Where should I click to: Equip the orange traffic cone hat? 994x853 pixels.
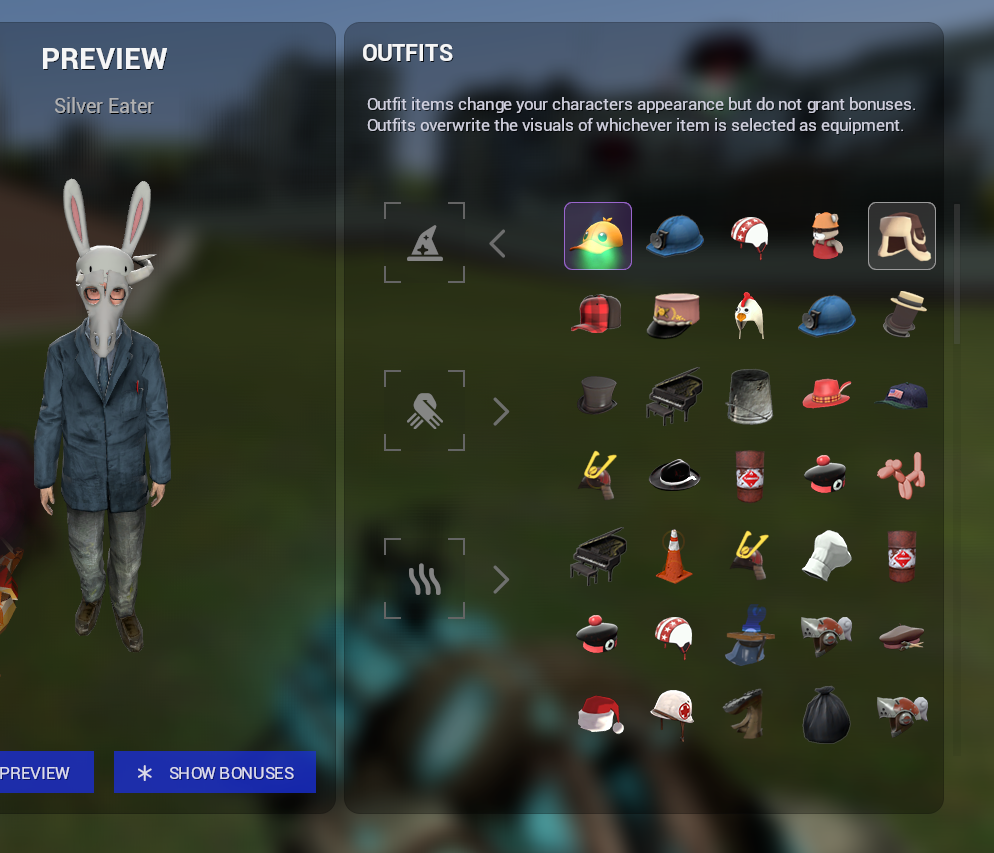click(x=674, y=556)
